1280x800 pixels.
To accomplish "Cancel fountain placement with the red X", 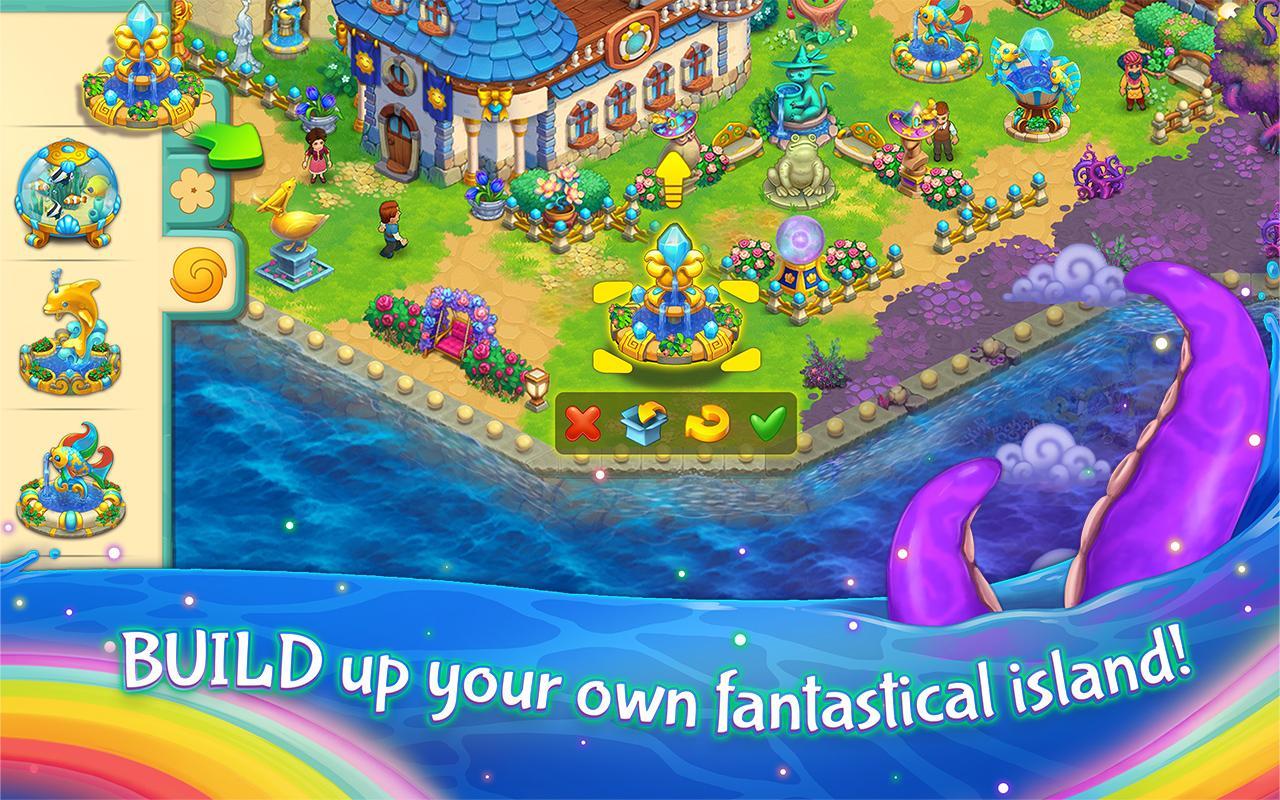I will 585,424.
